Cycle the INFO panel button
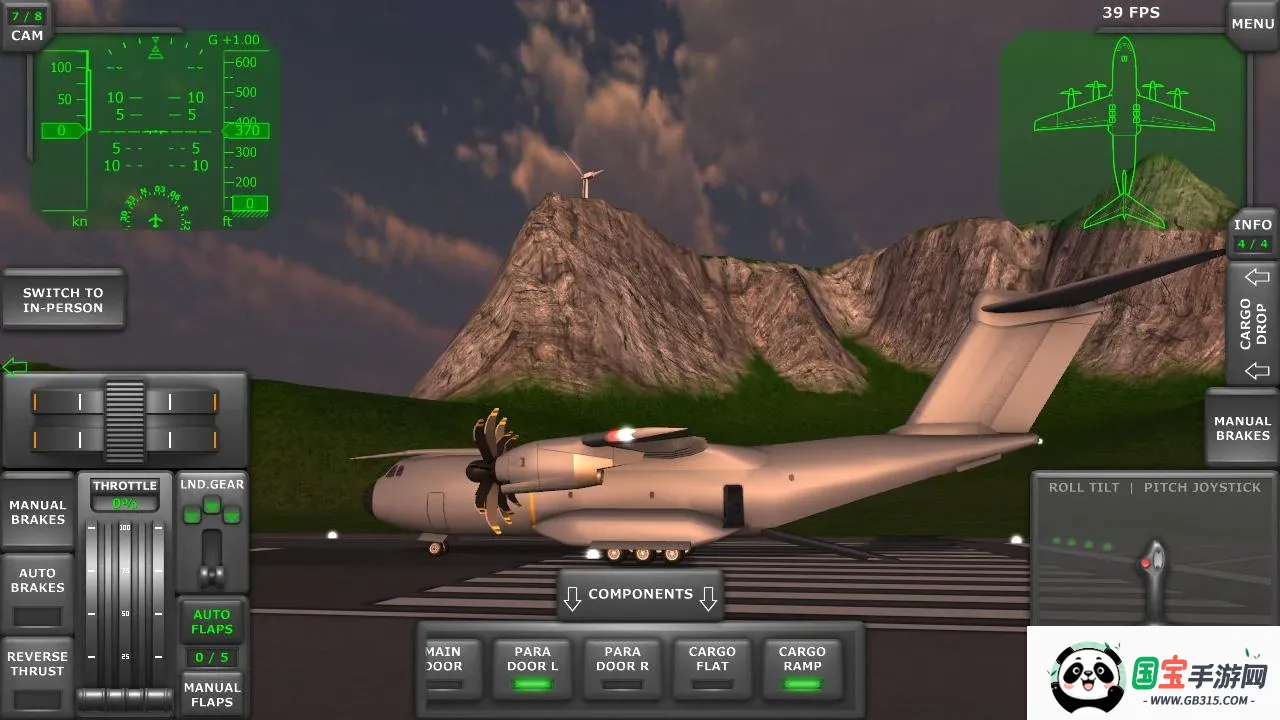This screenshot has width=1280, height=720. tap(1252, 234)
